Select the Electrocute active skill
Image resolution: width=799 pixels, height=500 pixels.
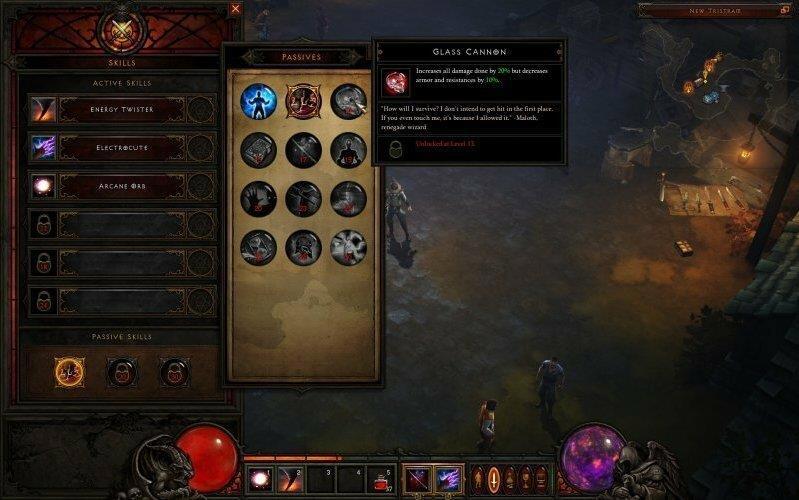point(120,147)
